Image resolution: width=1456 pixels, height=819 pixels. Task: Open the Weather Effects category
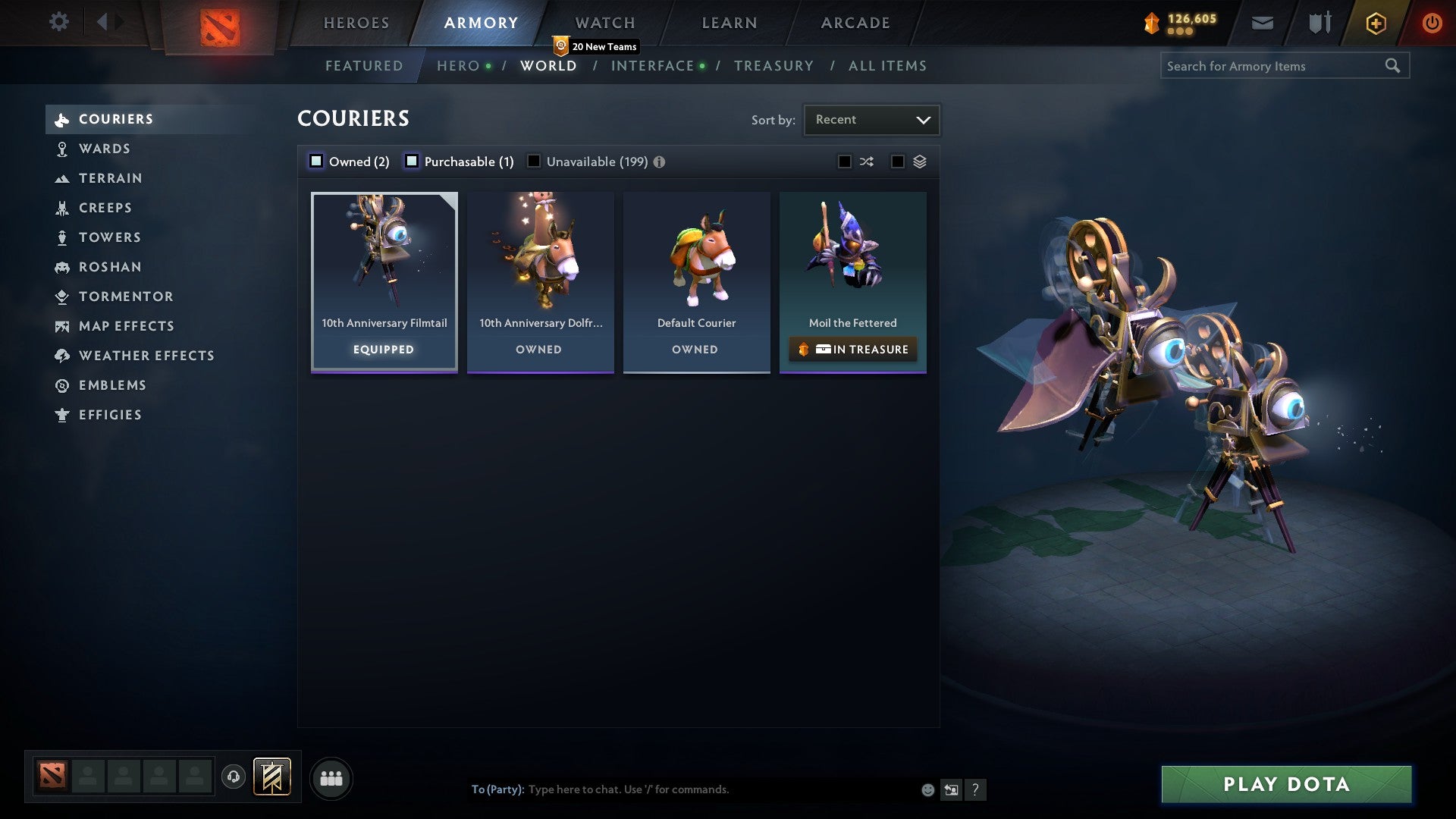tap(147, 356)
